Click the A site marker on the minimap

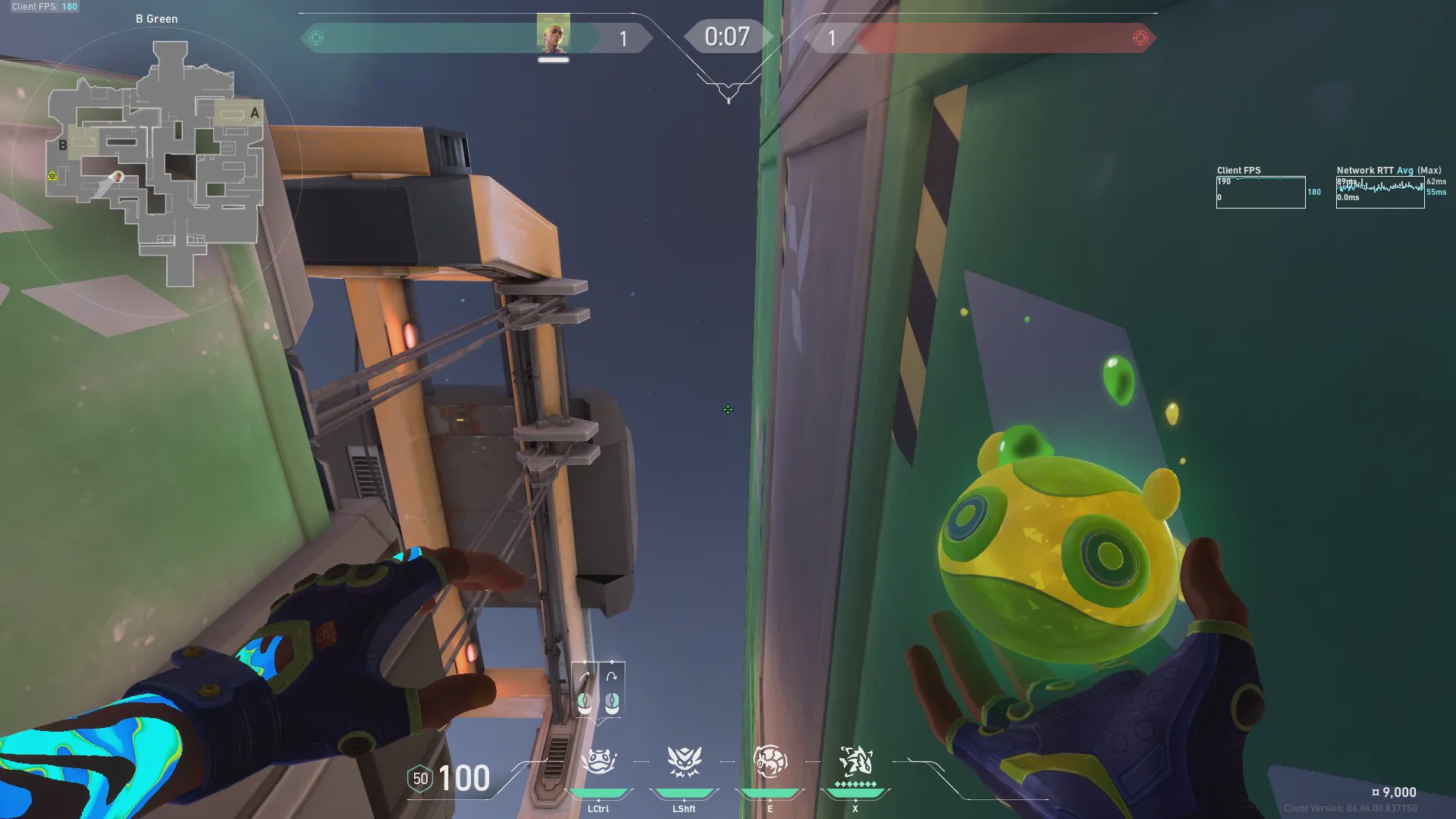tap(255, 113)
